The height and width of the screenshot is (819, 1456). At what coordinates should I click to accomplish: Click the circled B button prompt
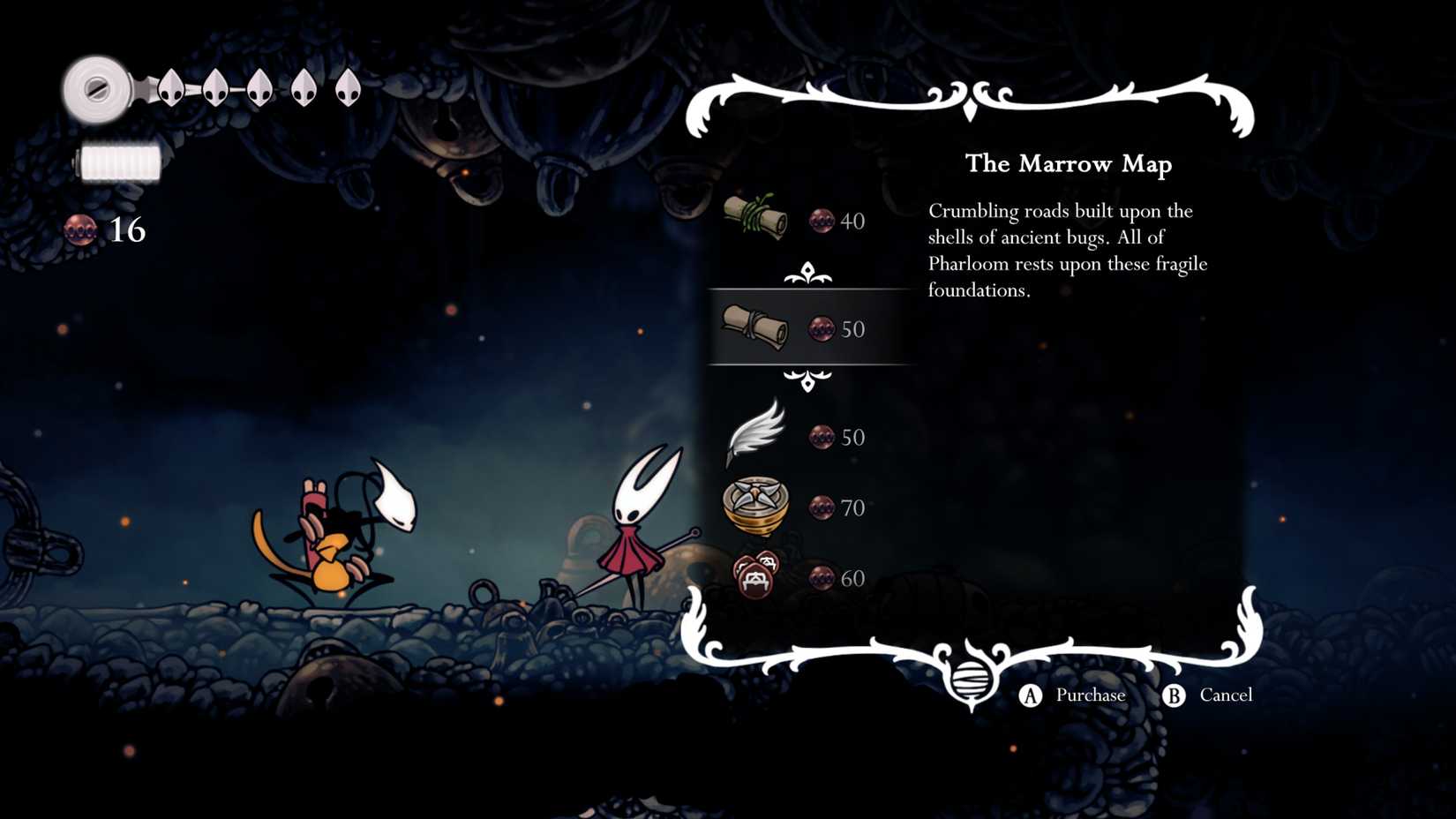click(1174, 695)
